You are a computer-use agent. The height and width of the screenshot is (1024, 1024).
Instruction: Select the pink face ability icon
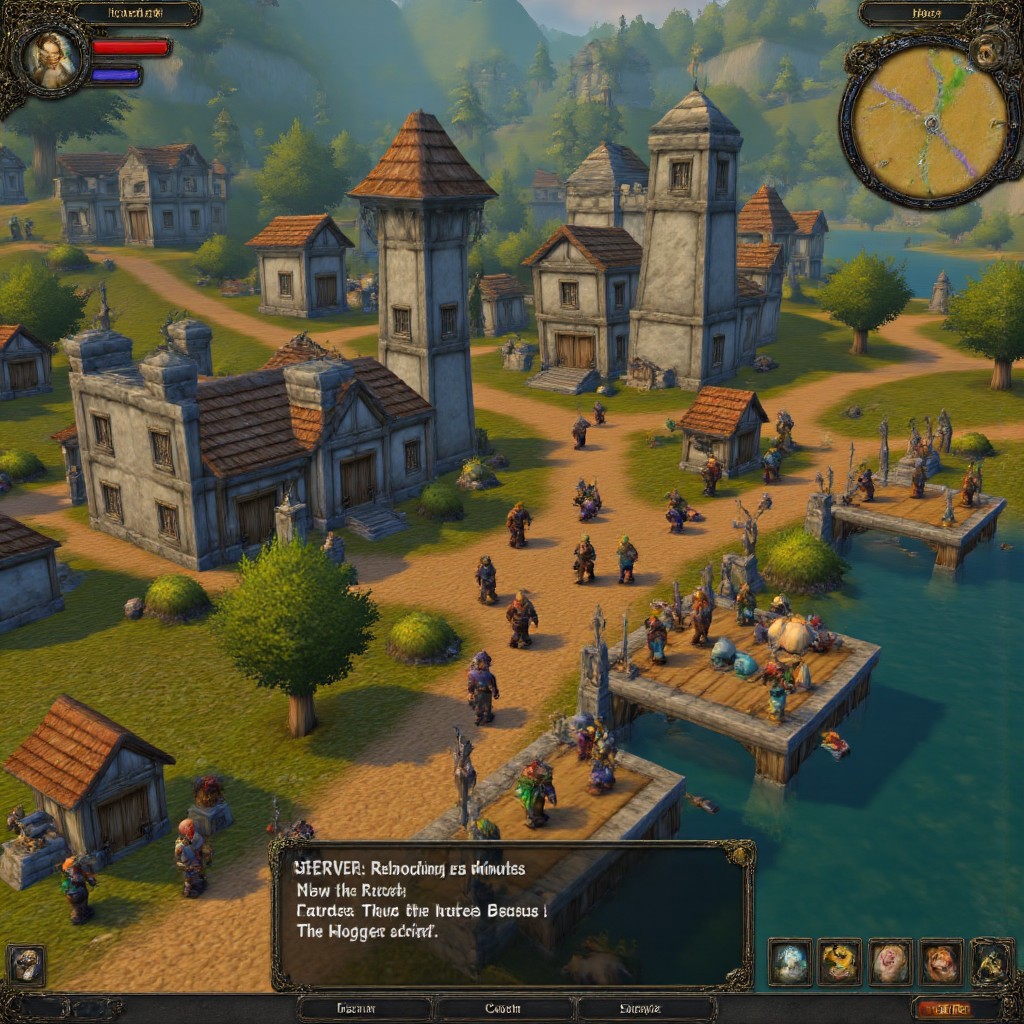coord(890,962)
